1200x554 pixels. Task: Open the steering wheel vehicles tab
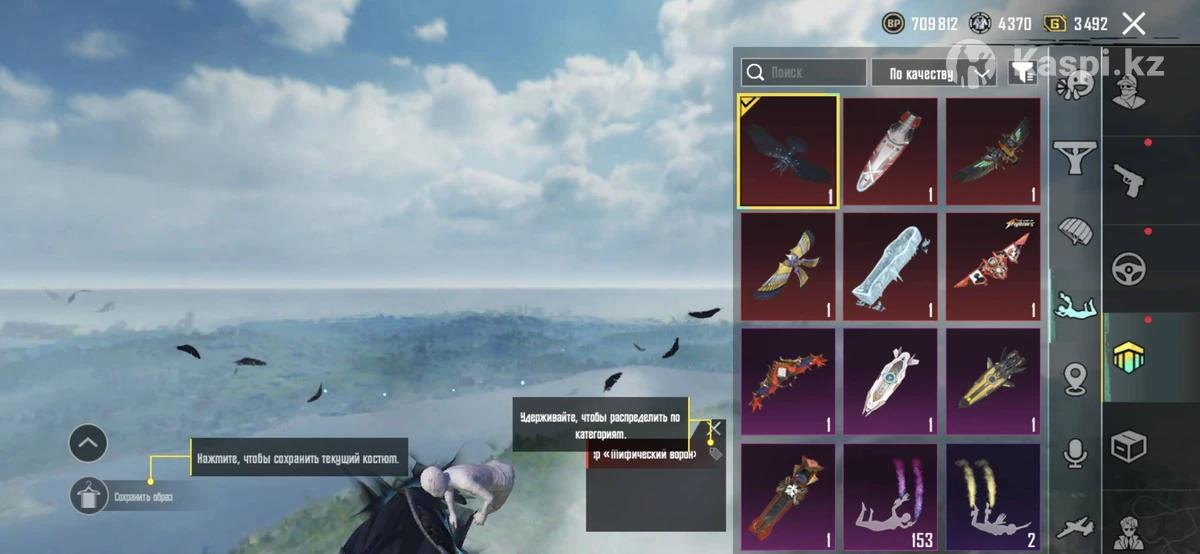(1129, 269)
